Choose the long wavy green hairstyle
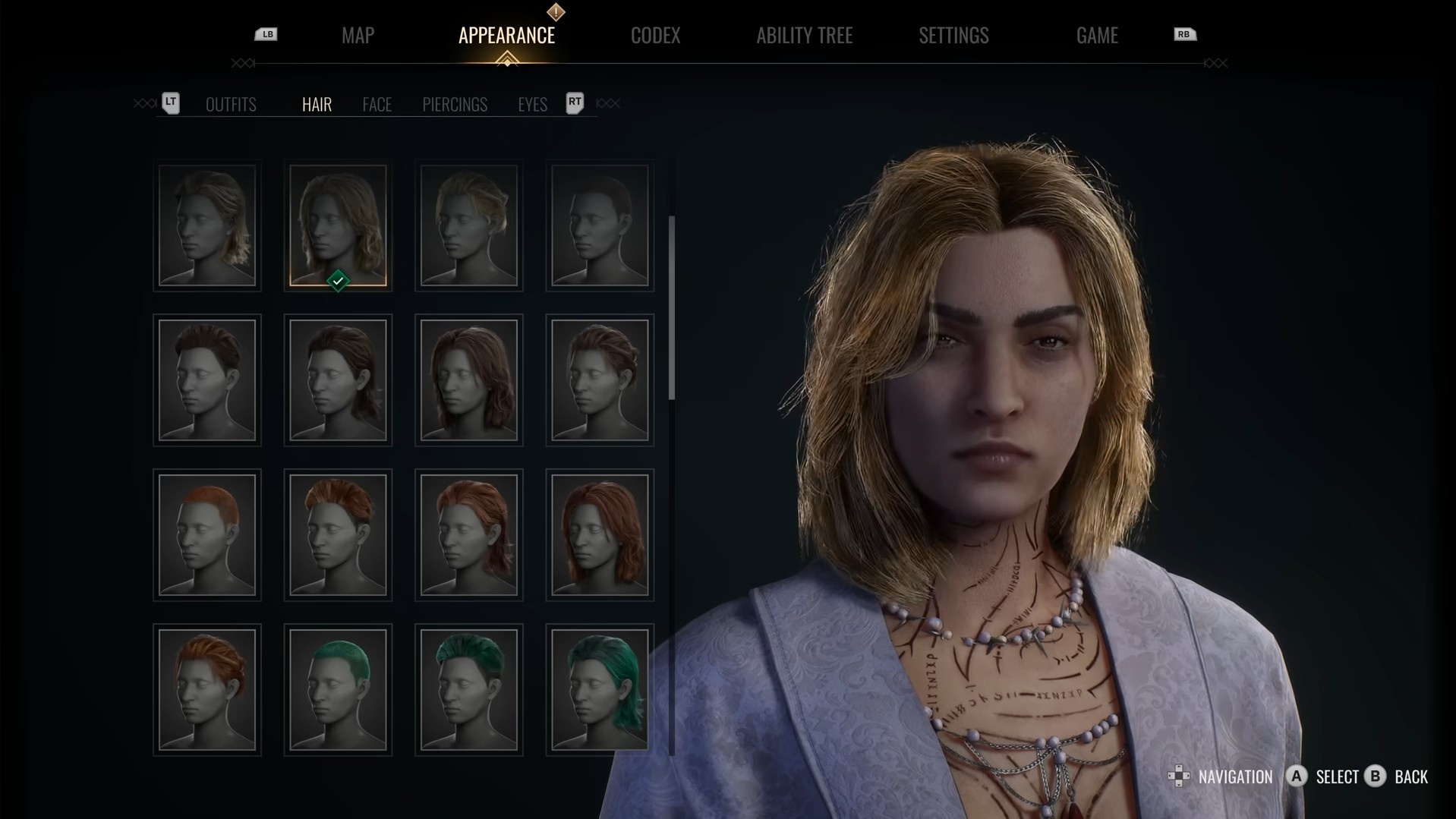The image size is (1456, 819). [600, 689]
